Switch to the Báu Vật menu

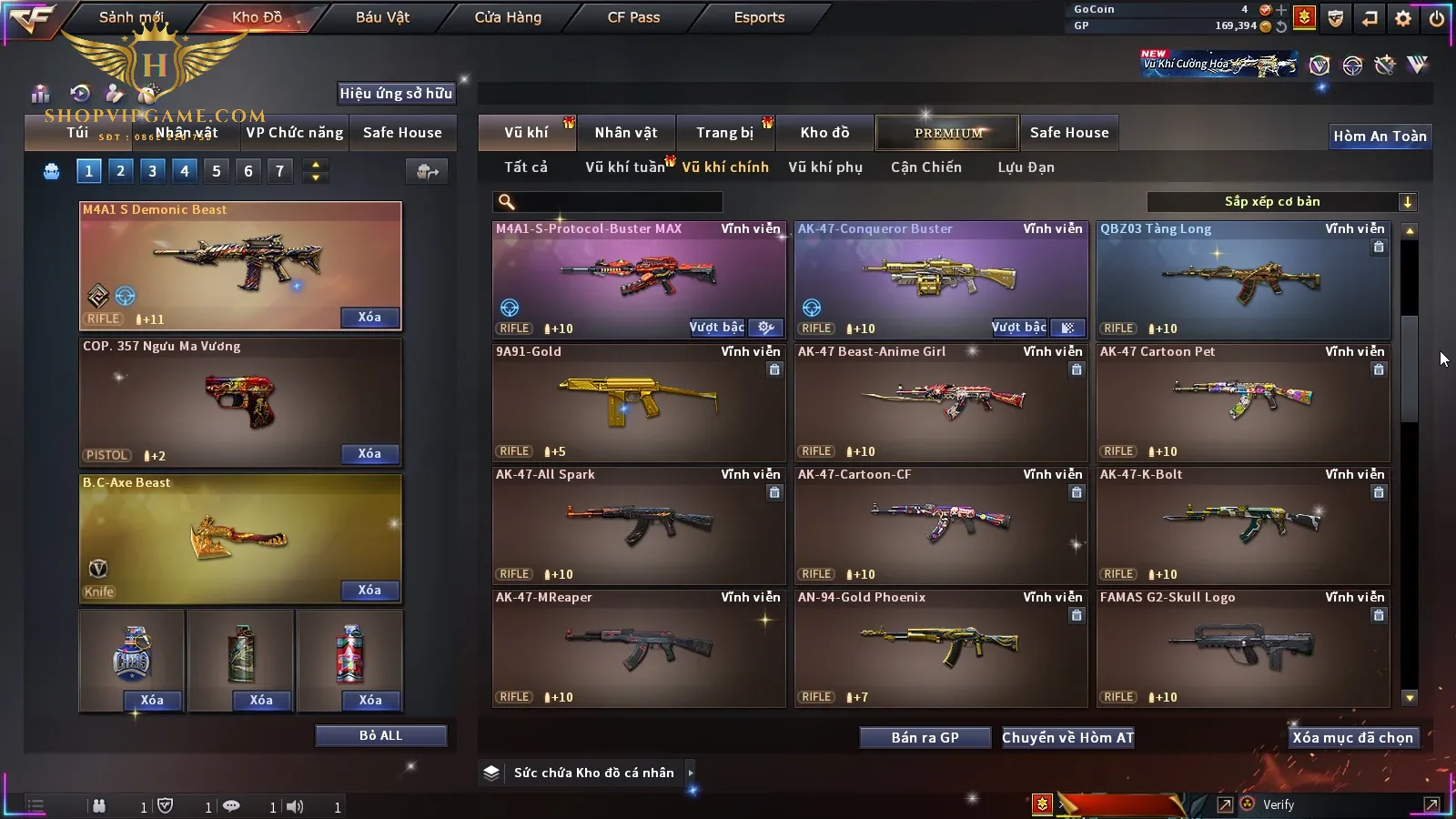(x=382, y=17)
